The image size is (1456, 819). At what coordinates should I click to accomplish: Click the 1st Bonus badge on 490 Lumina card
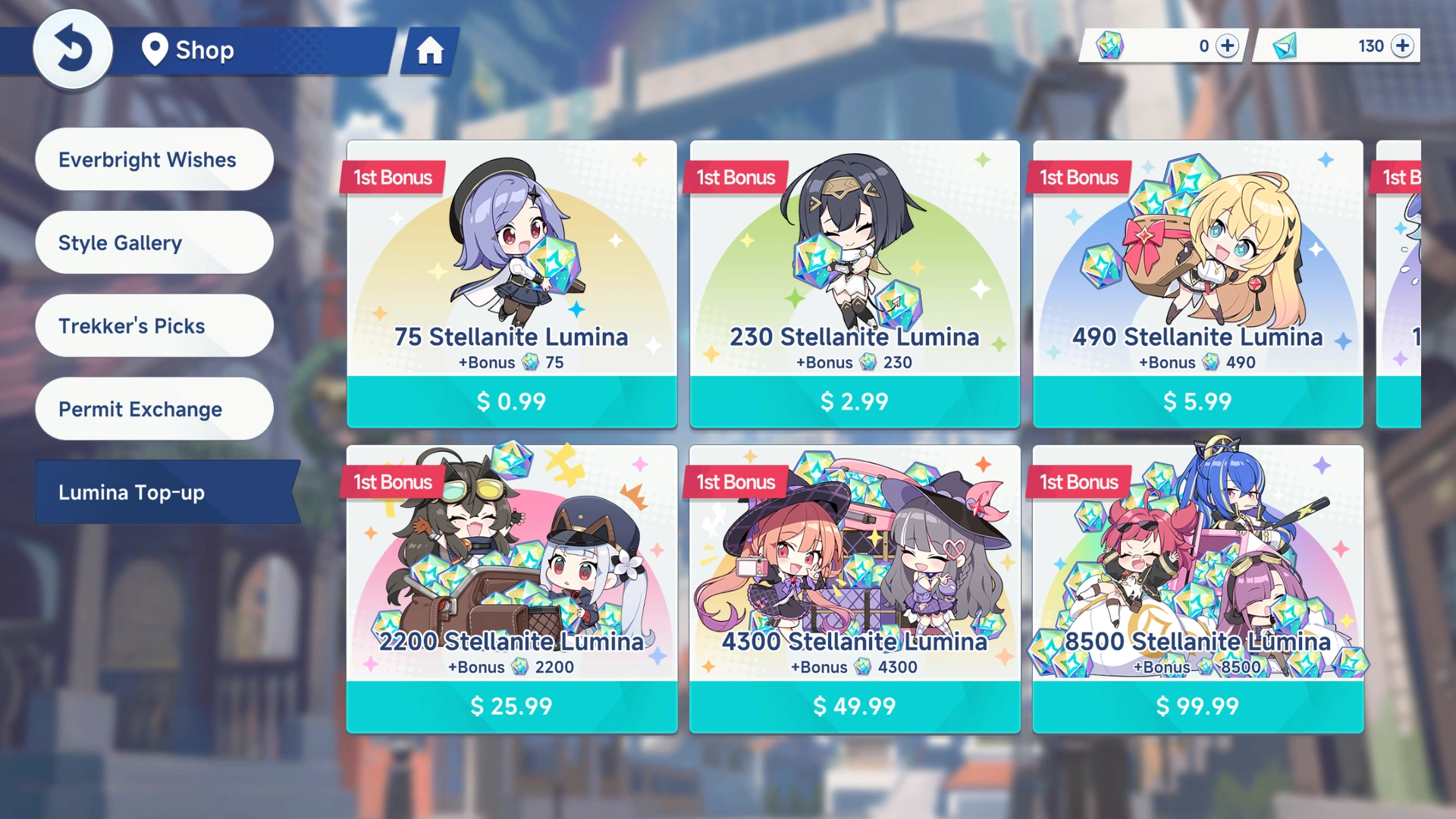(1078, 177)
